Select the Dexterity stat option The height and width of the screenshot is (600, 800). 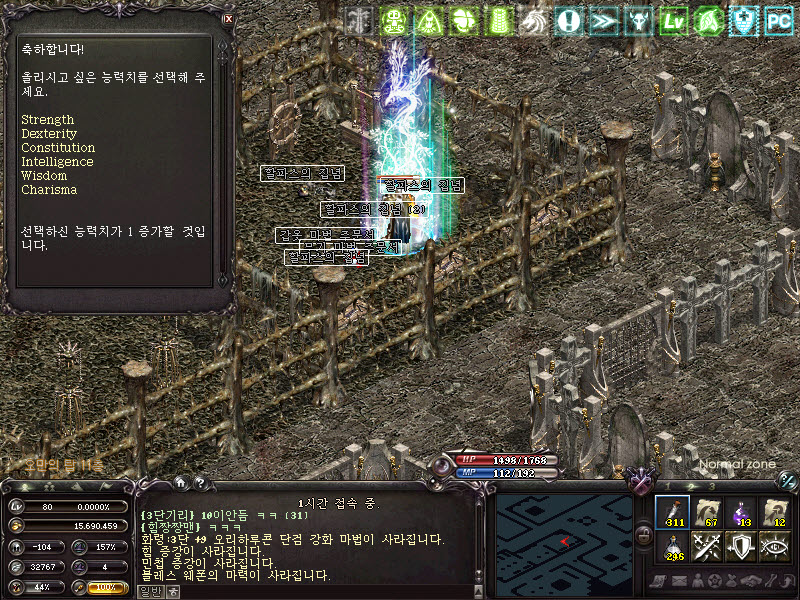[48, 134]
